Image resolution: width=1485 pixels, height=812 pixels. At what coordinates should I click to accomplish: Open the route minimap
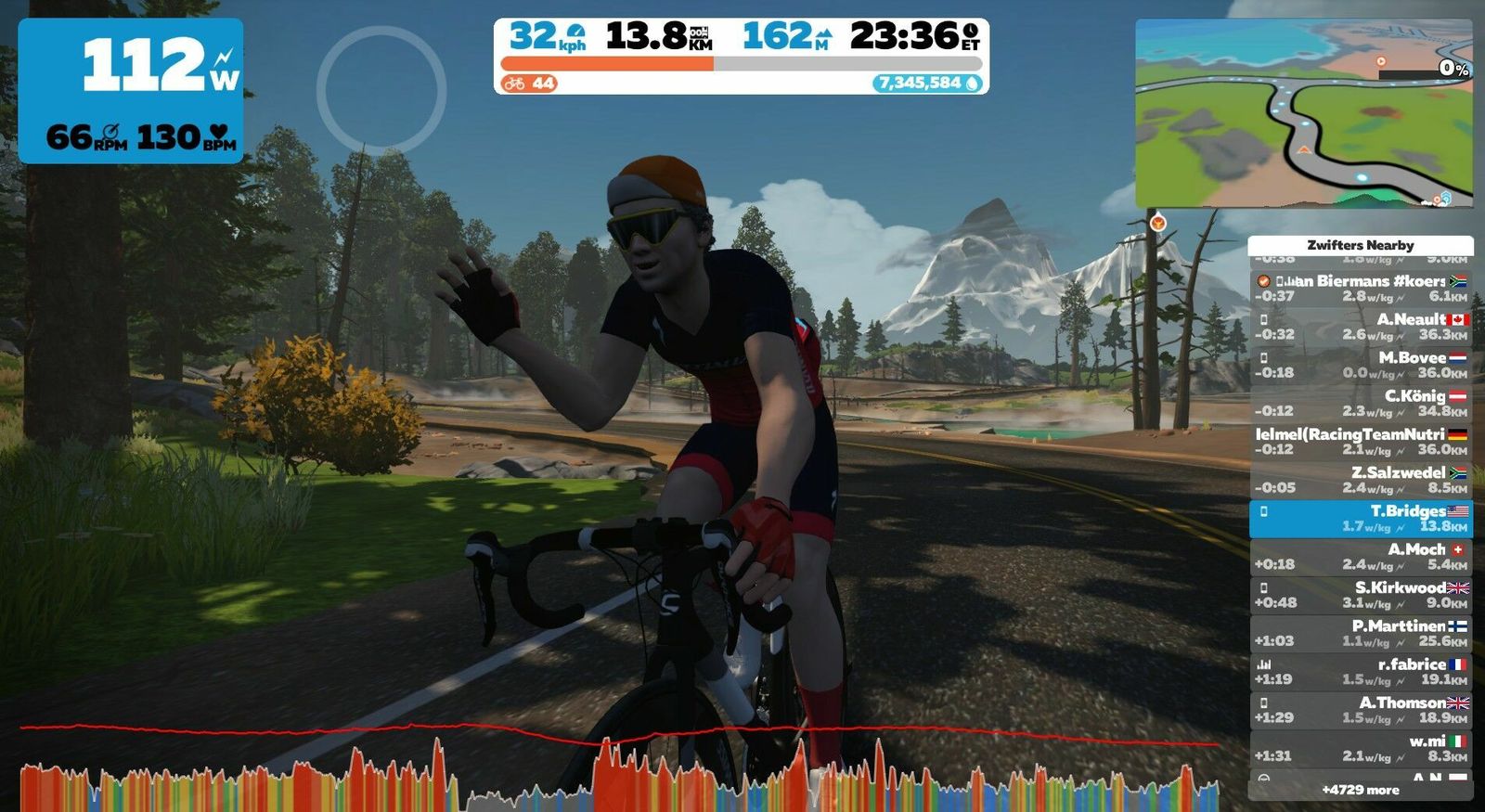[x=1303, y=114]
